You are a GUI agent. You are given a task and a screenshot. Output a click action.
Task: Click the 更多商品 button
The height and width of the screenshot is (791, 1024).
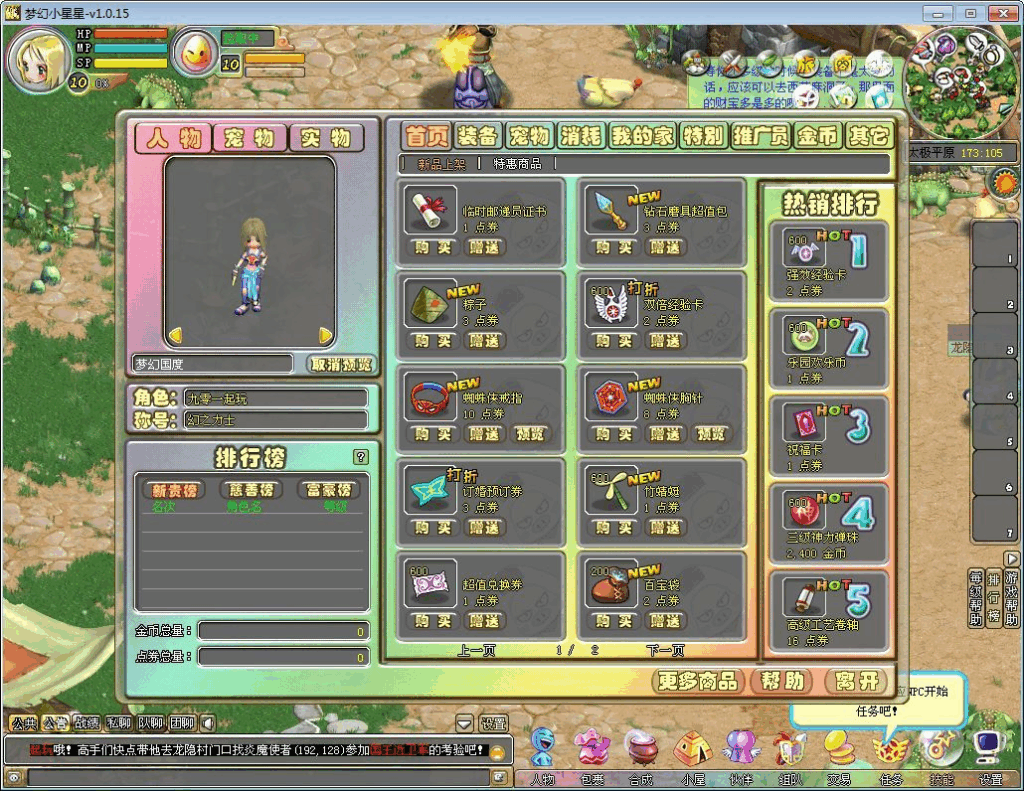(698, 682)
